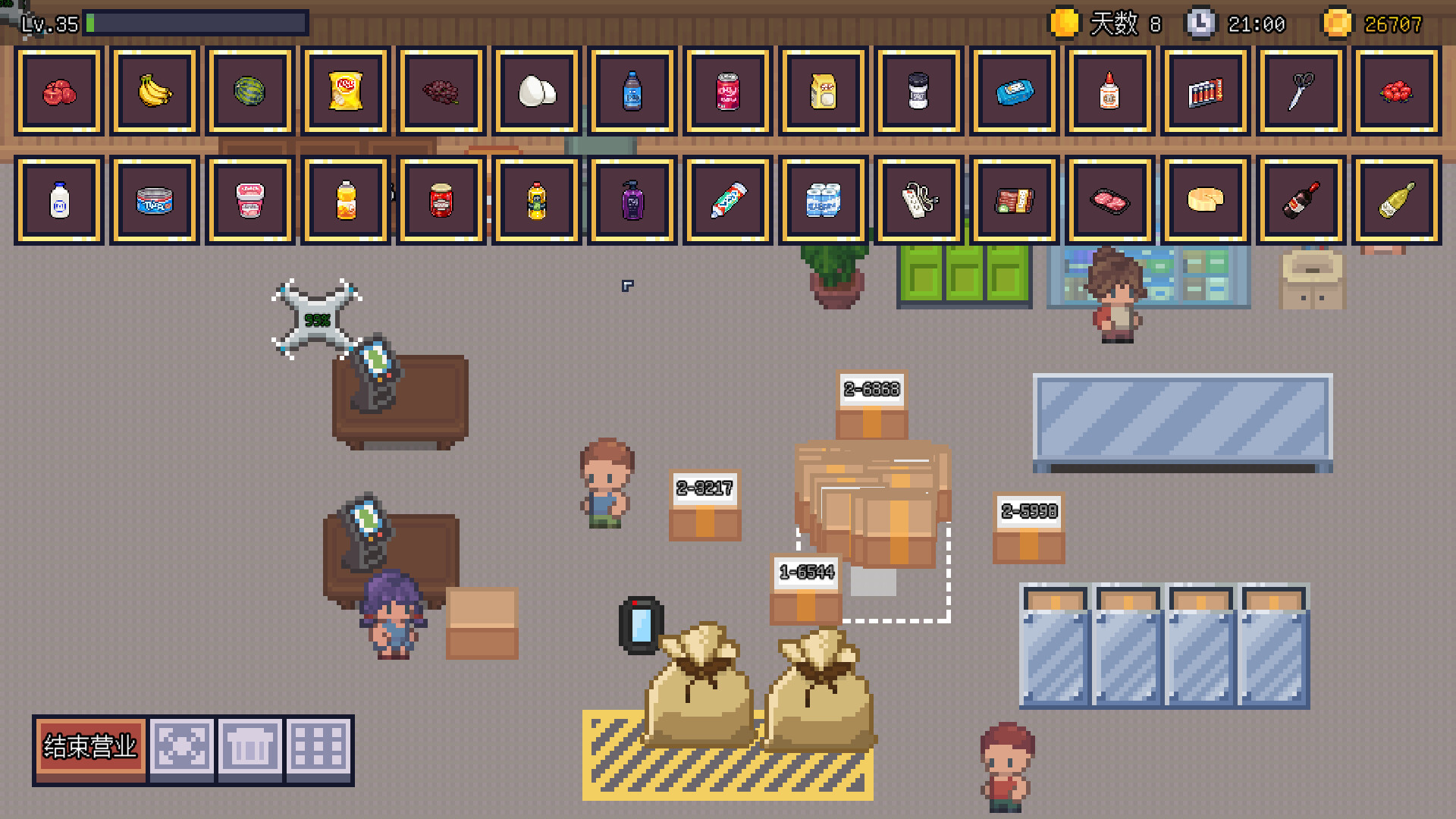Screen dimensions: 1456x819
Task: Open the expand-view icon in bottom toolbar
Action: click(x=180, y=747)
